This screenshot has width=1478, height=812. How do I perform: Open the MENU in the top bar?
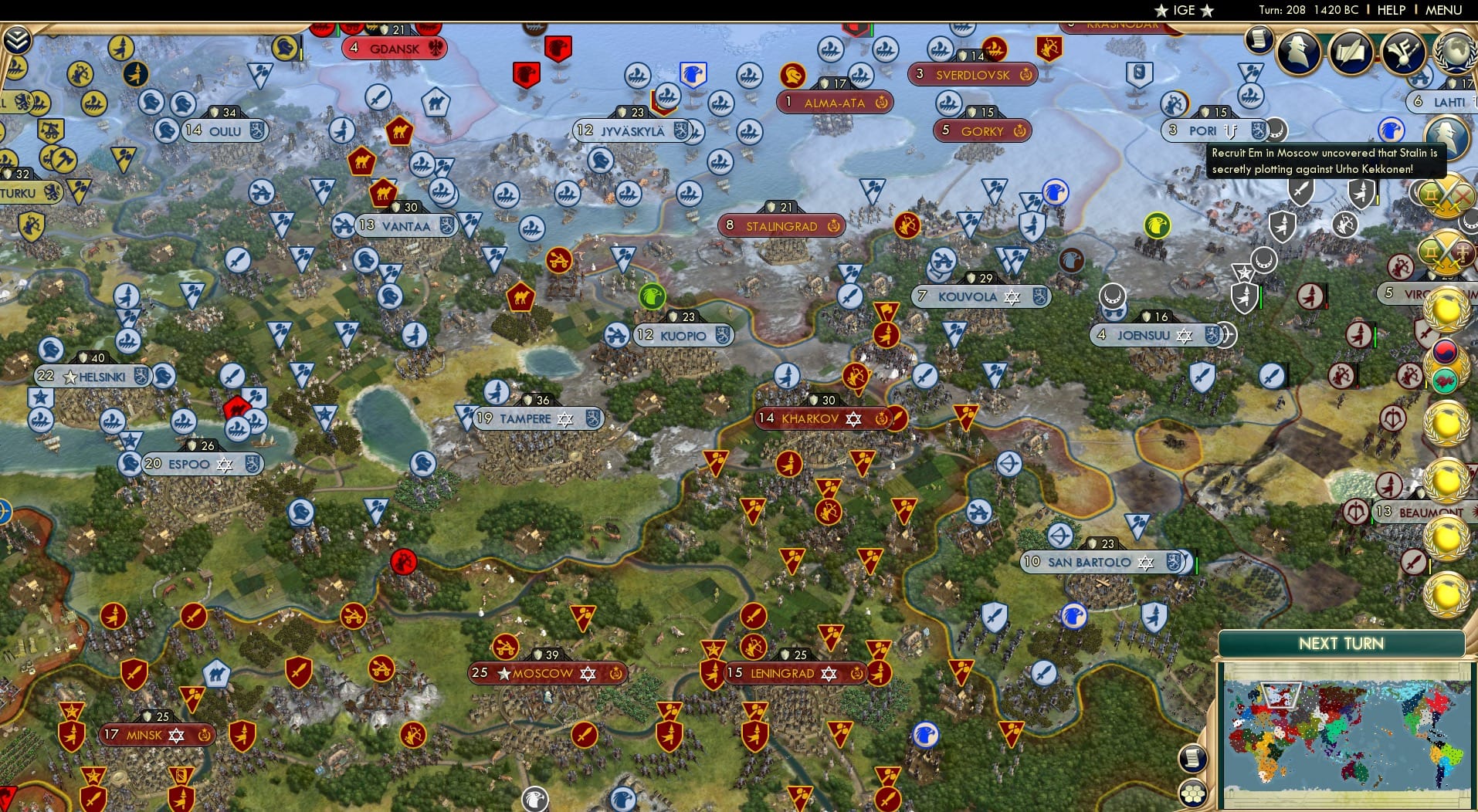tap(1445, 11)
